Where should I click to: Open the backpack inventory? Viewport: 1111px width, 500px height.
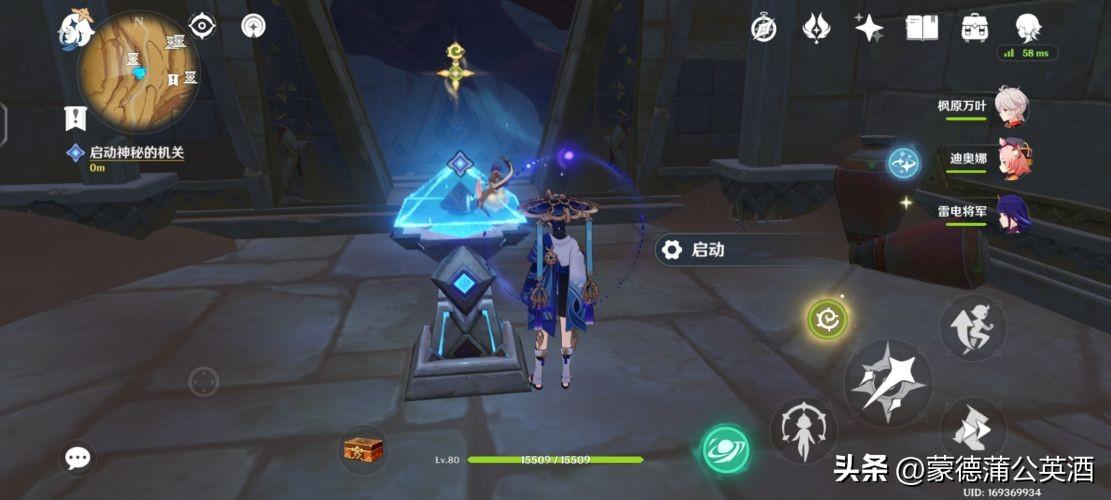pos(974,28)
